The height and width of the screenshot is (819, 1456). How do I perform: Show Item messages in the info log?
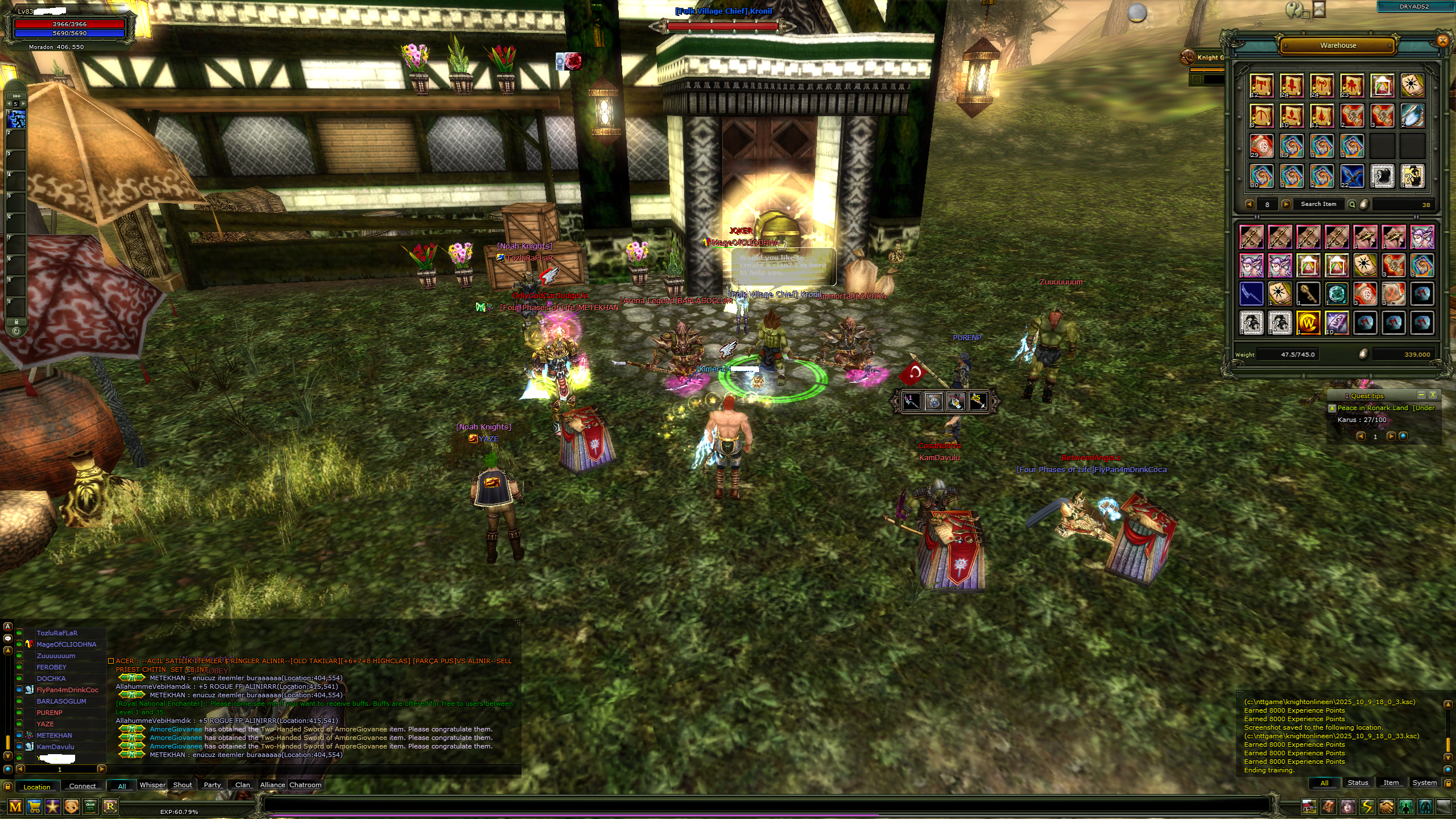1391,783
